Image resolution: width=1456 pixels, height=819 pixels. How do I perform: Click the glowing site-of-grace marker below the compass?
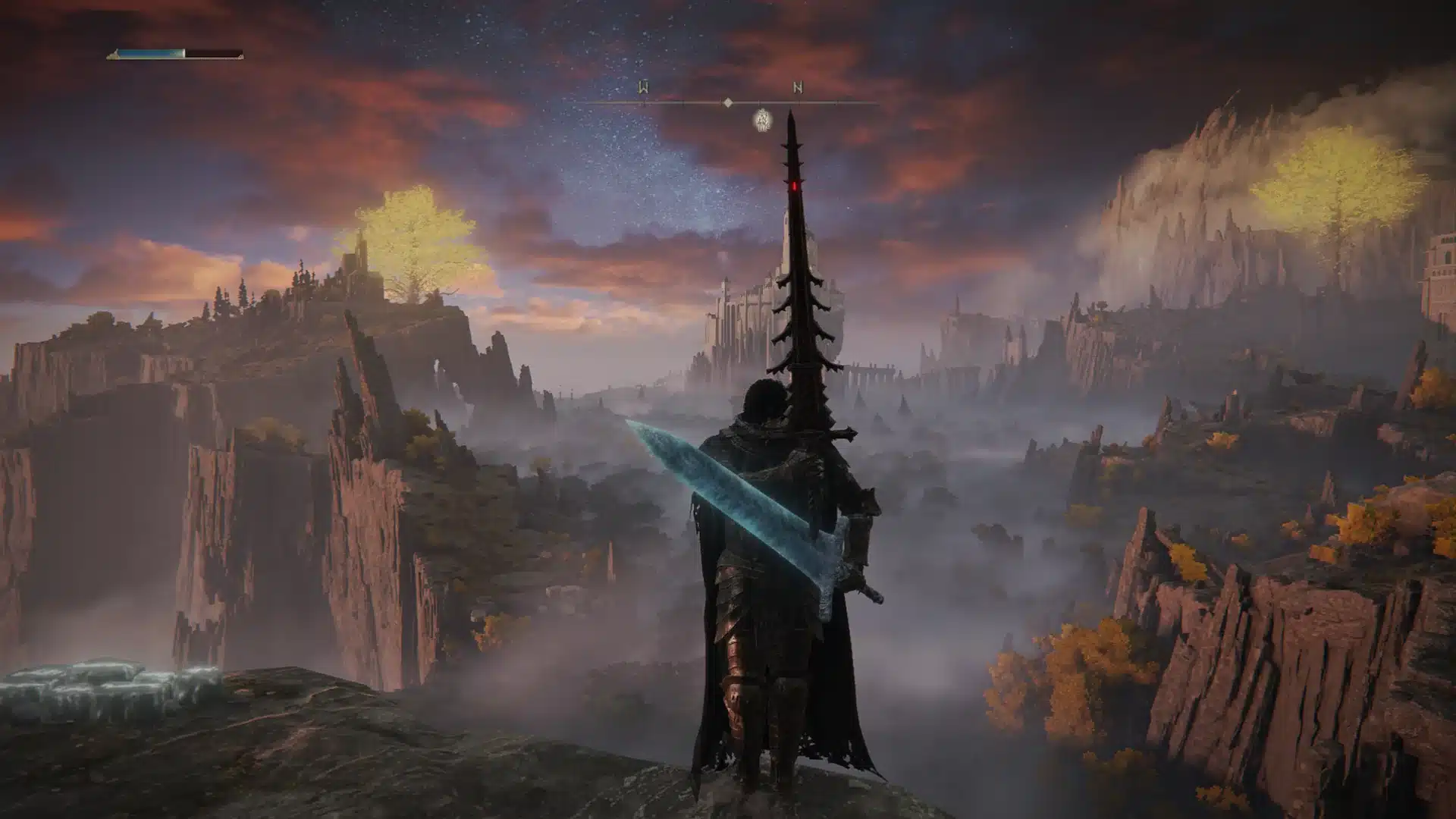pos(763,120)
